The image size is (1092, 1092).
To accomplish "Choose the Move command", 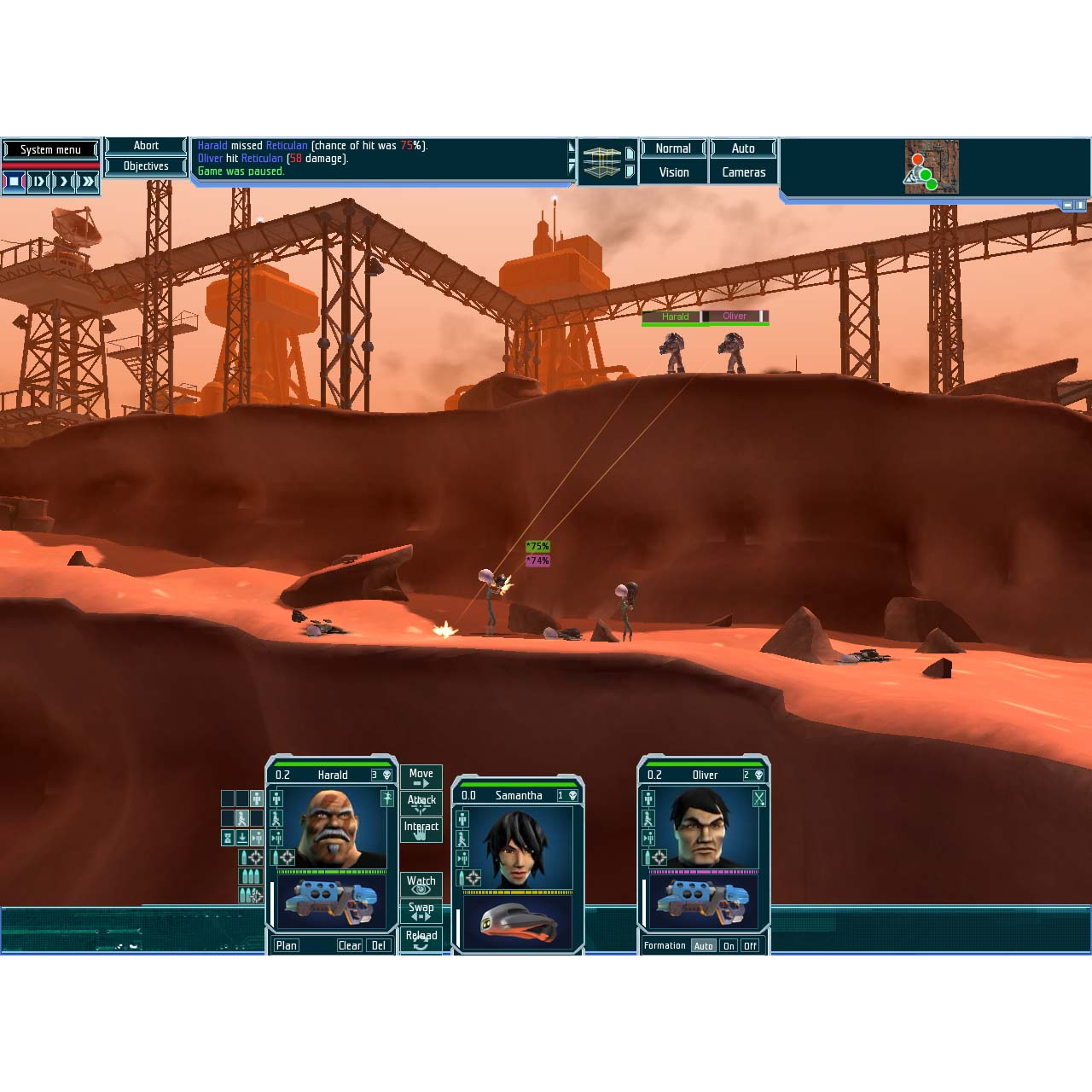I will (421, 777).
